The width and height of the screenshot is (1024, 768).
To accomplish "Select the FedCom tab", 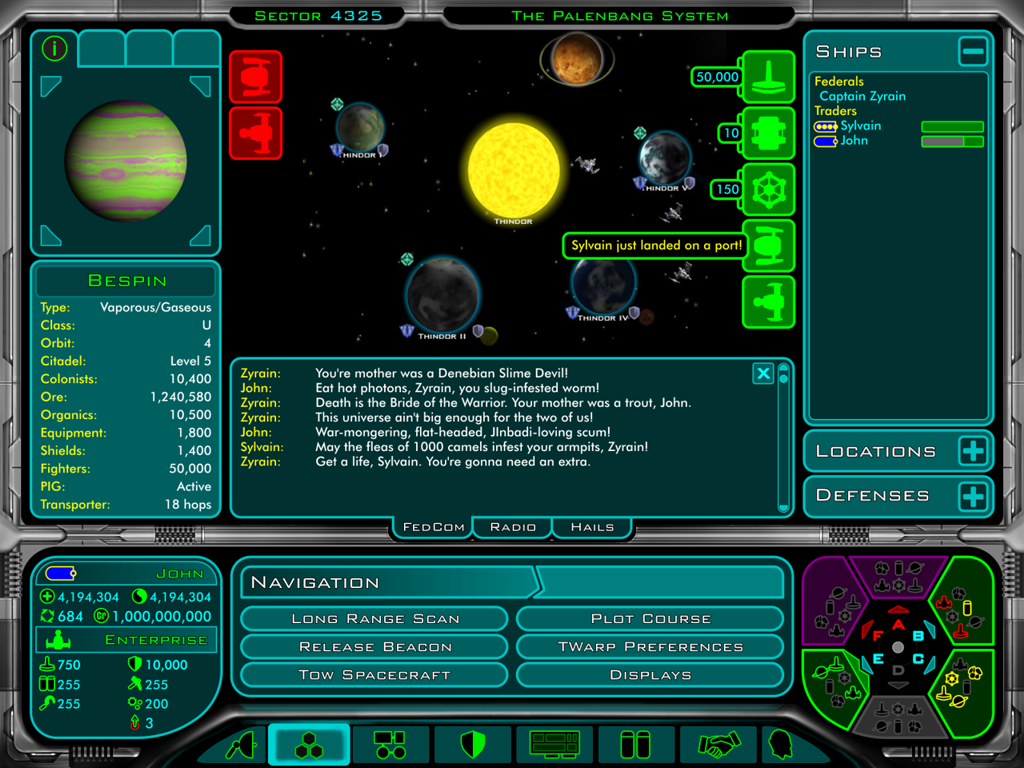I will (x=434, y=527).
